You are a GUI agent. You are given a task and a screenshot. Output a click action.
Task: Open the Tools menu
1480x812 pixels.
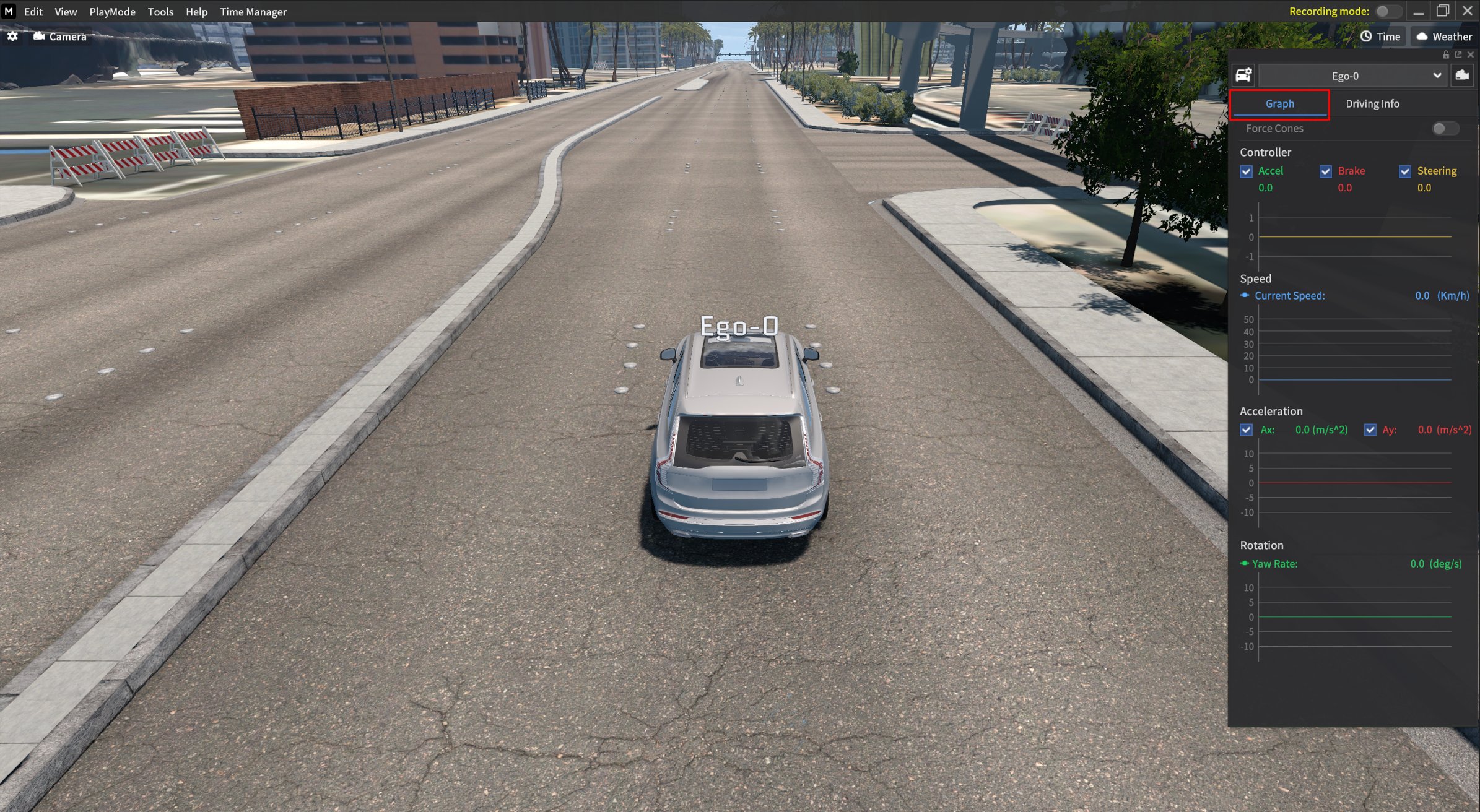point(160,11)
